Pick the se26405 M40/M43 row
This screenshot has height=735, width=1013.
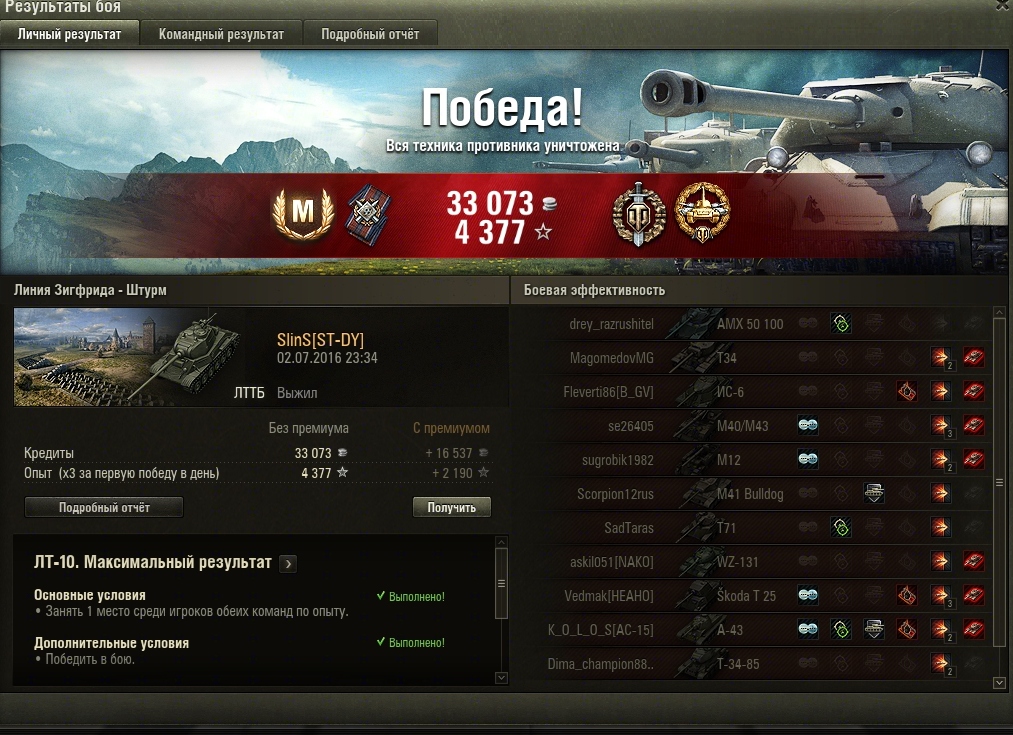(750, 426)
